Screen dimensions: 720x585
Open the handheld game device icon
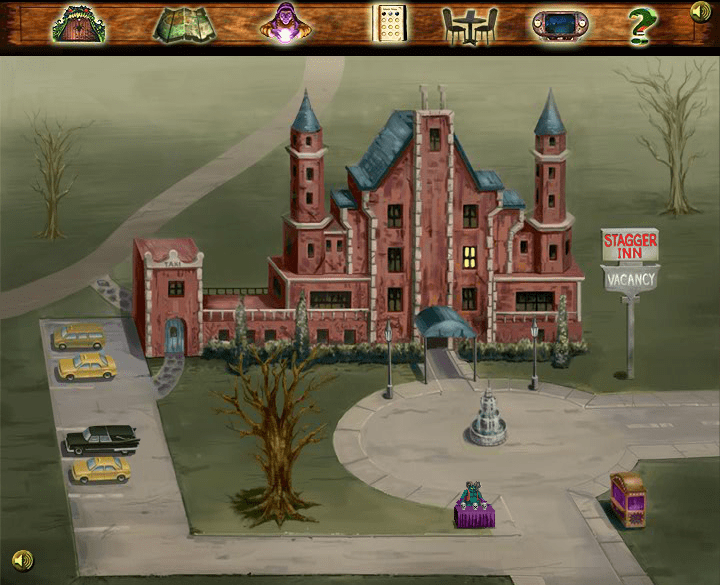click(x=558, y=23)
